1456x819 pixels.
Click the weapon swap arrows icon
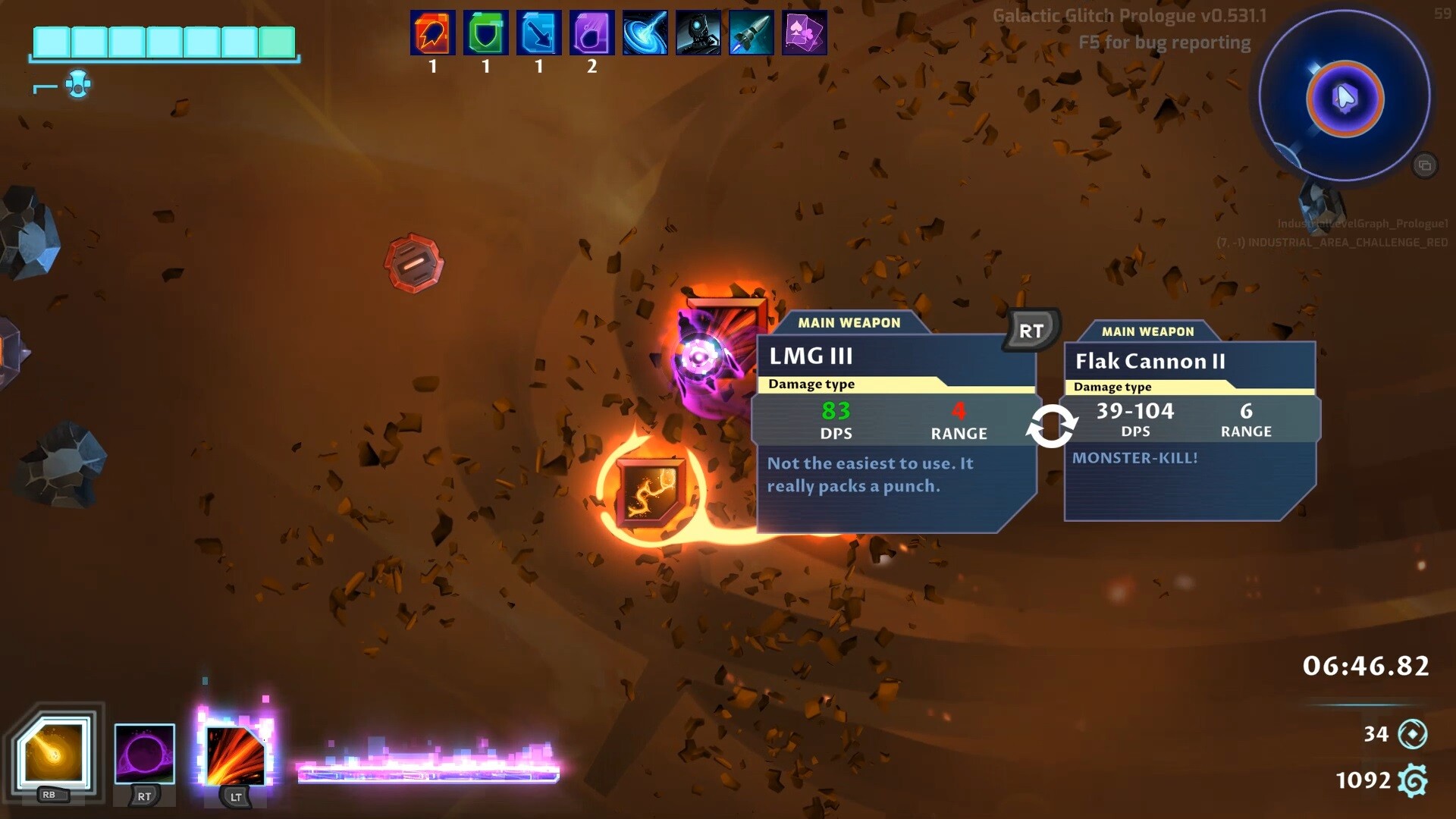1051,426
